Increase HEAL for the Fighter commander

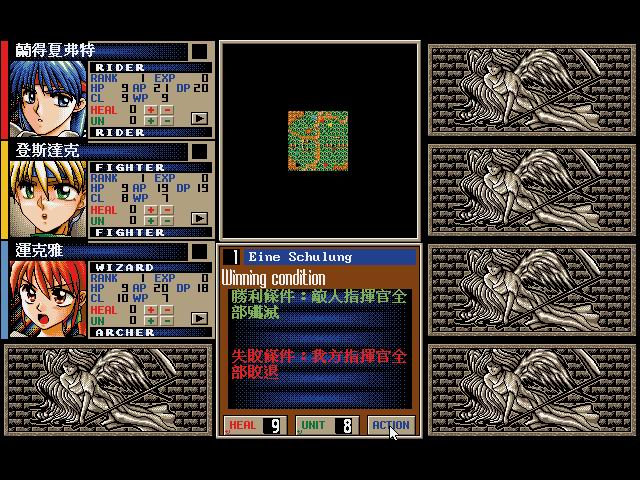tap(151, 210)
